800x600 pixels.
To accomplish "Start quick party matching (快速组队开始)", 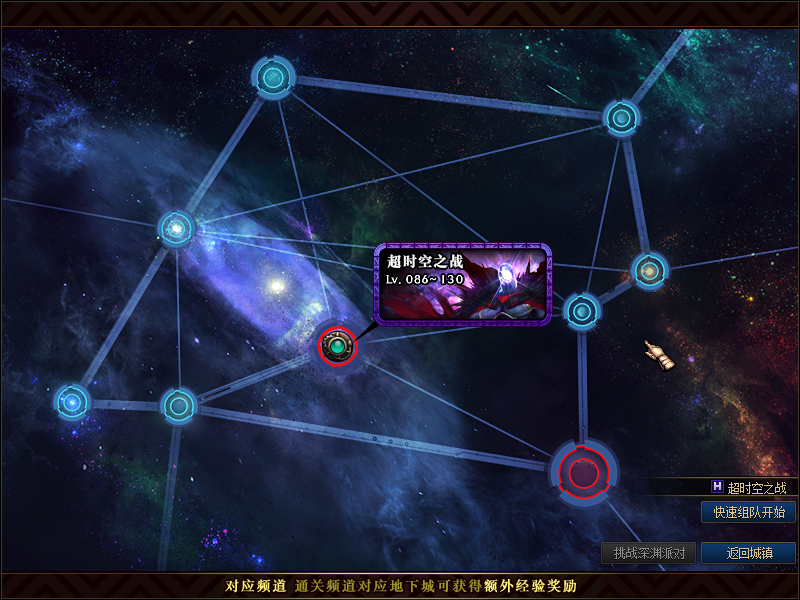I will point(749,513).
